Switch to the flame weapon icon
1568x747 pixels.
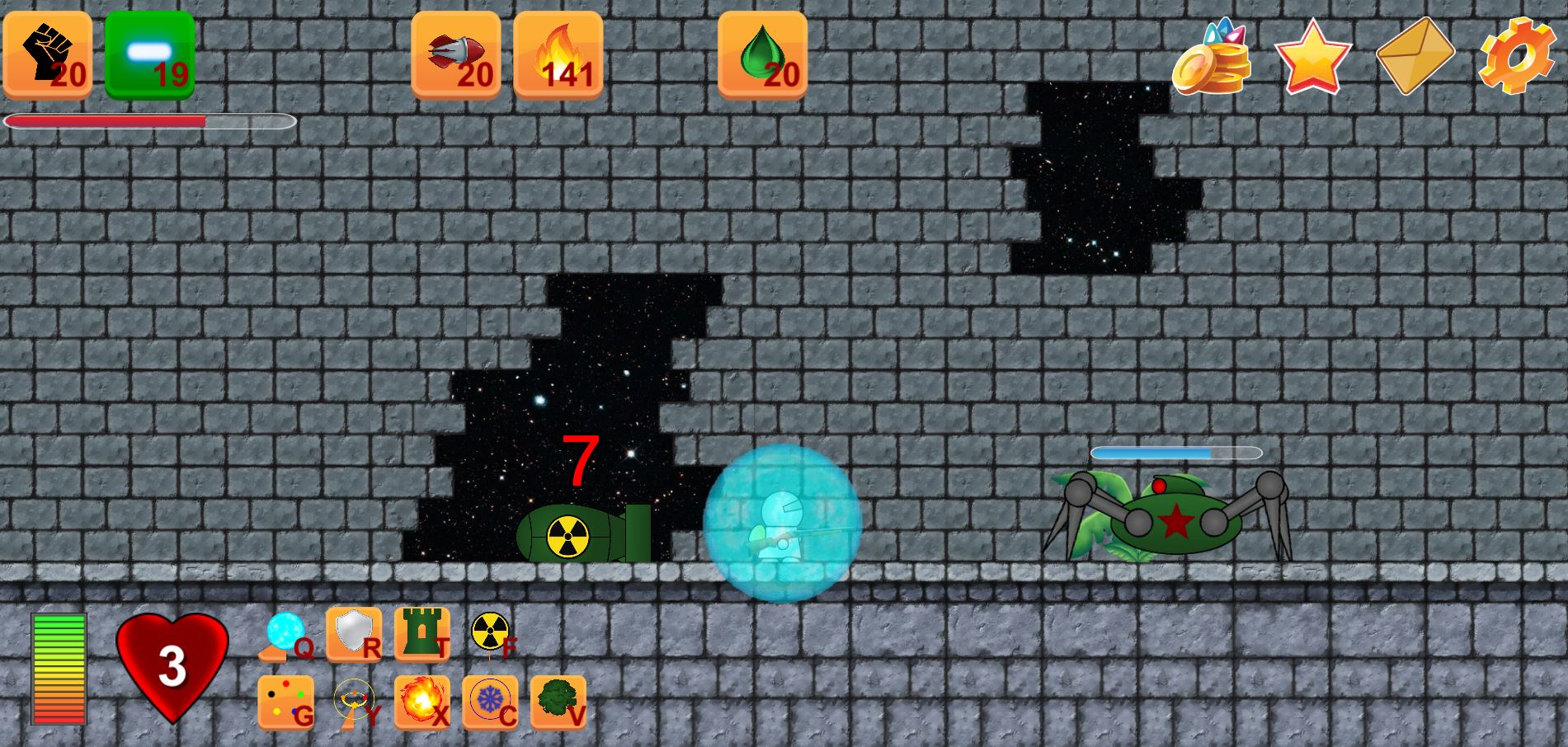(x=558, y=54)
